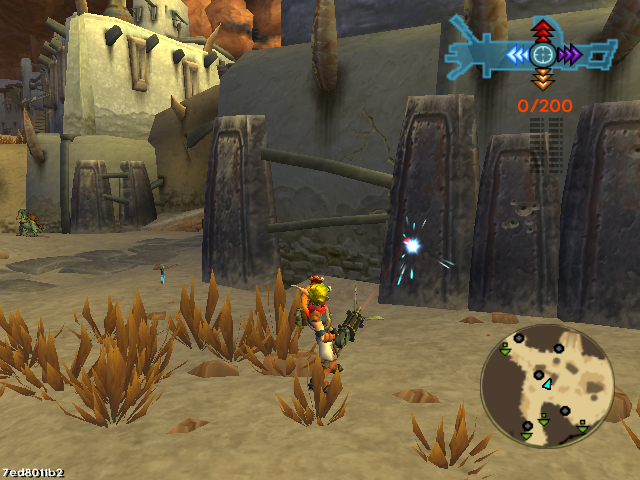Click the cyan player arrow on the minimap
This screenshot has height=480, width=640.
[x=546, y=383]
